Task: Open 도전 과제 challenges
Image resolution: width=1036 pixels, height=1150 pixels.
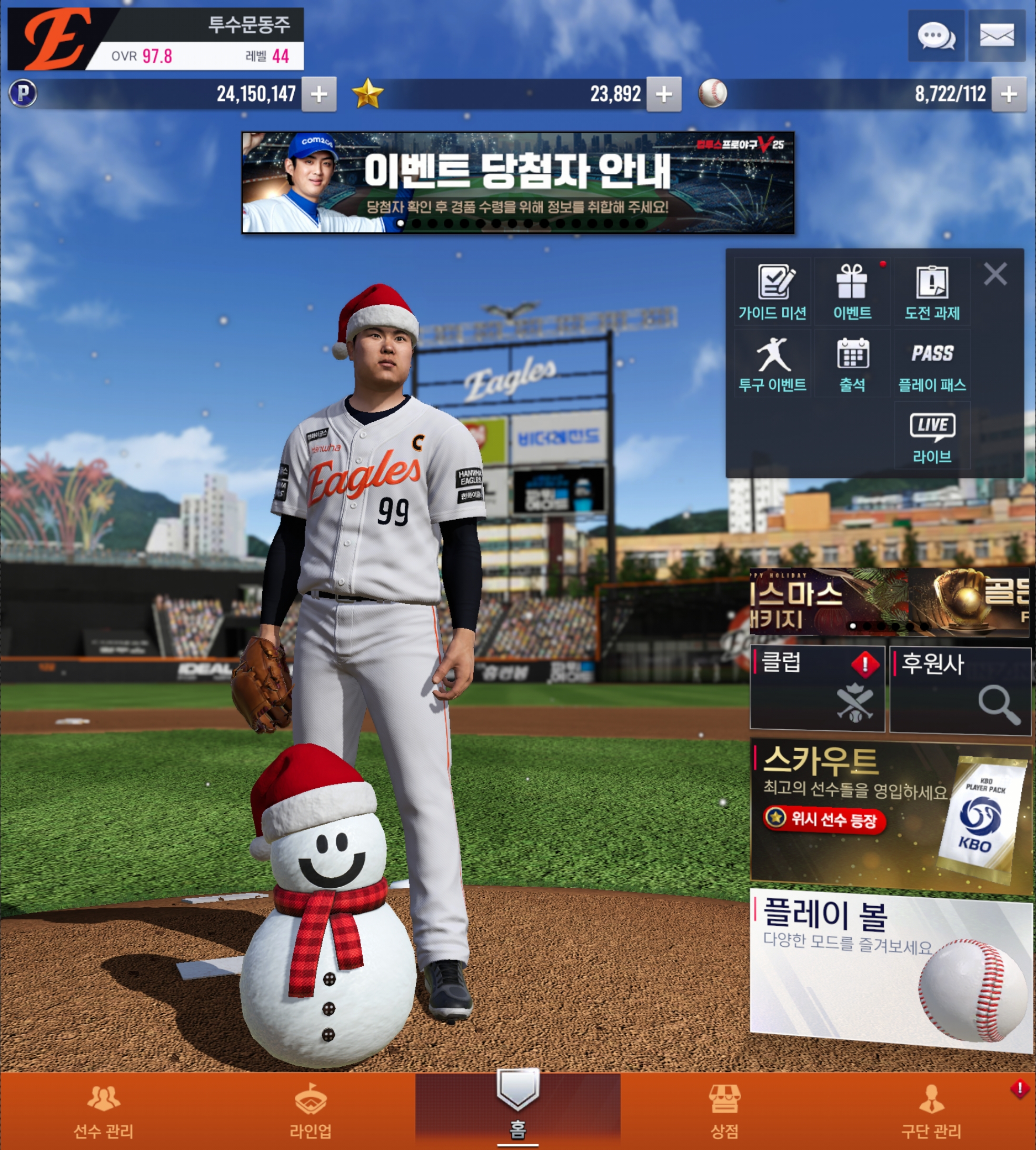Action: pyautogui.click(x=932, y=292)
